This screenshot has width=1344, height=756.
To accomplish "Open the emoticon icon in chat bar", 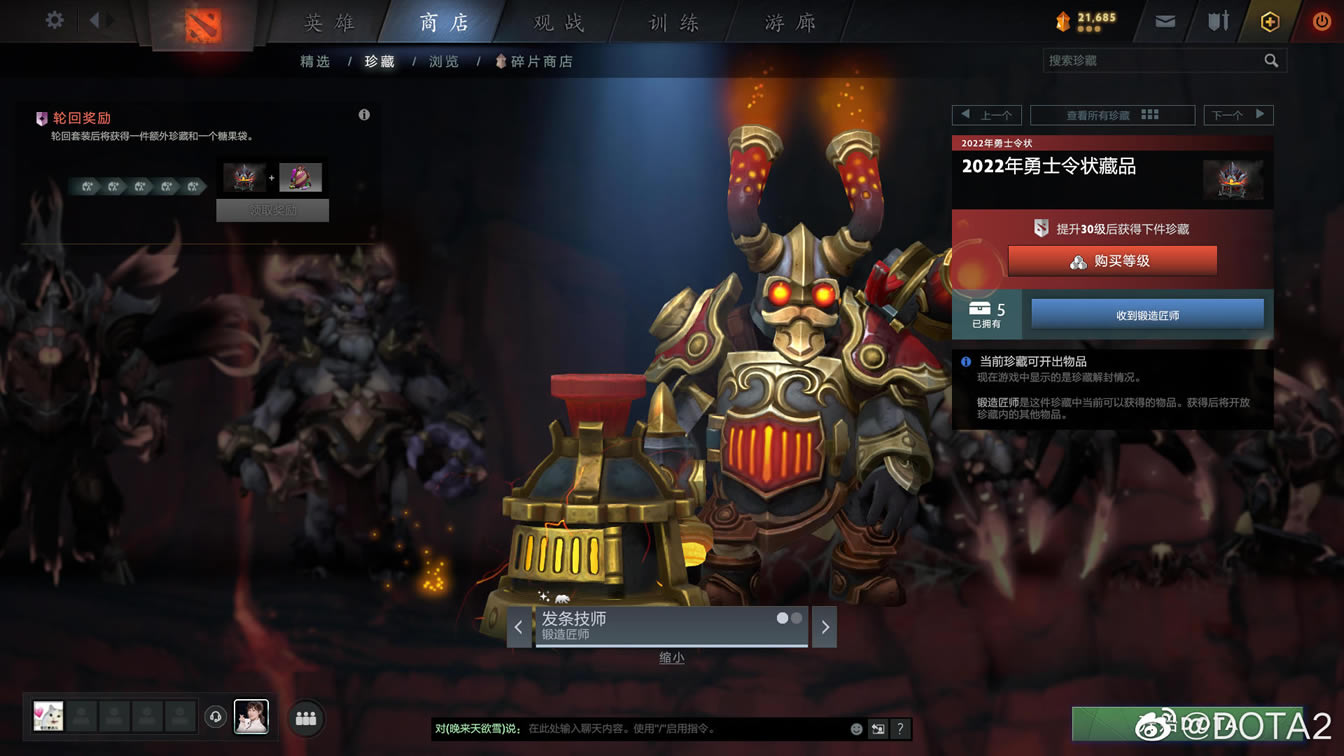I will coord(855,730).
